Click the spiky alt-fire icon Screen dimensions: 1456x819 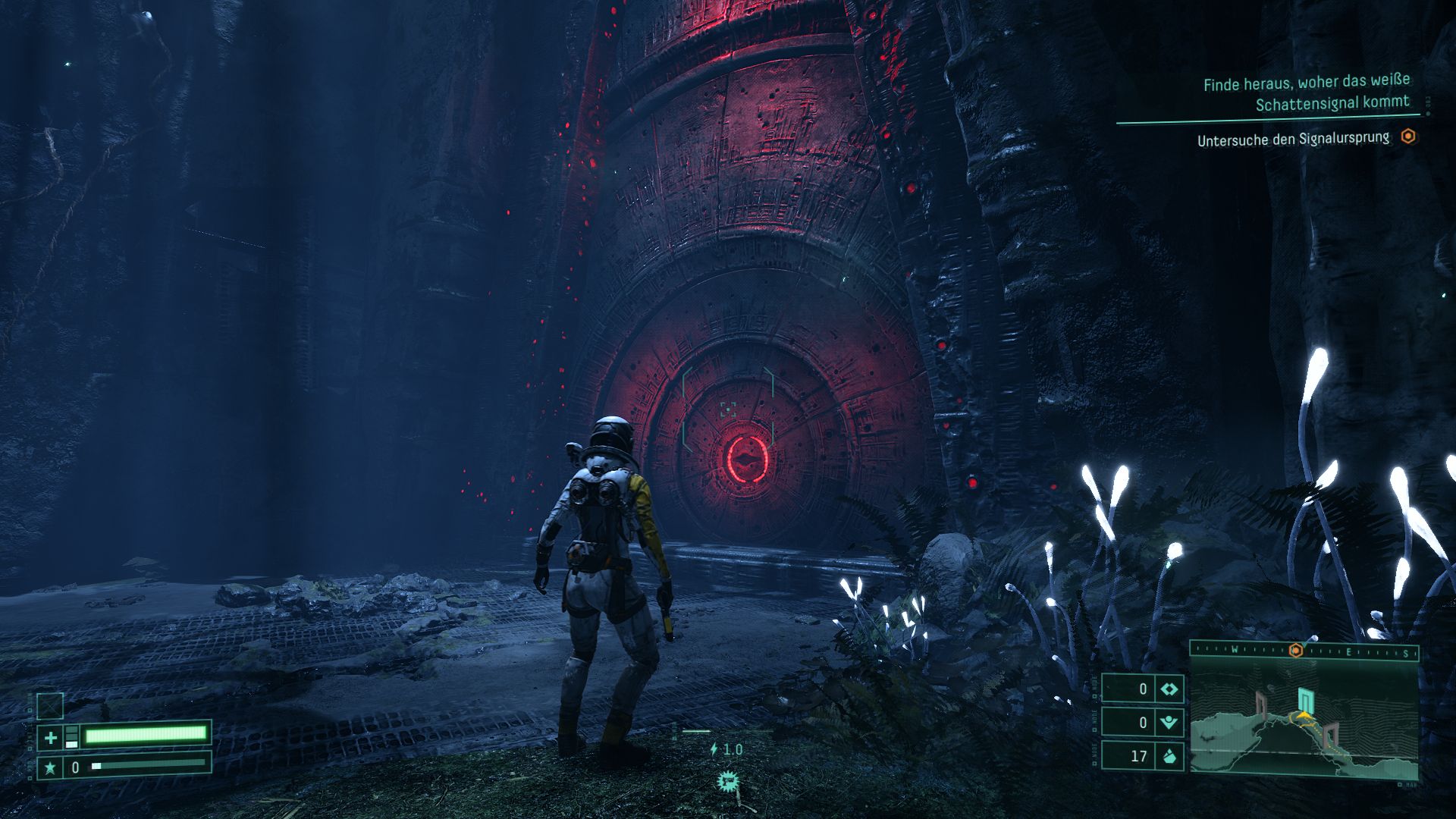tap(728, 780)
